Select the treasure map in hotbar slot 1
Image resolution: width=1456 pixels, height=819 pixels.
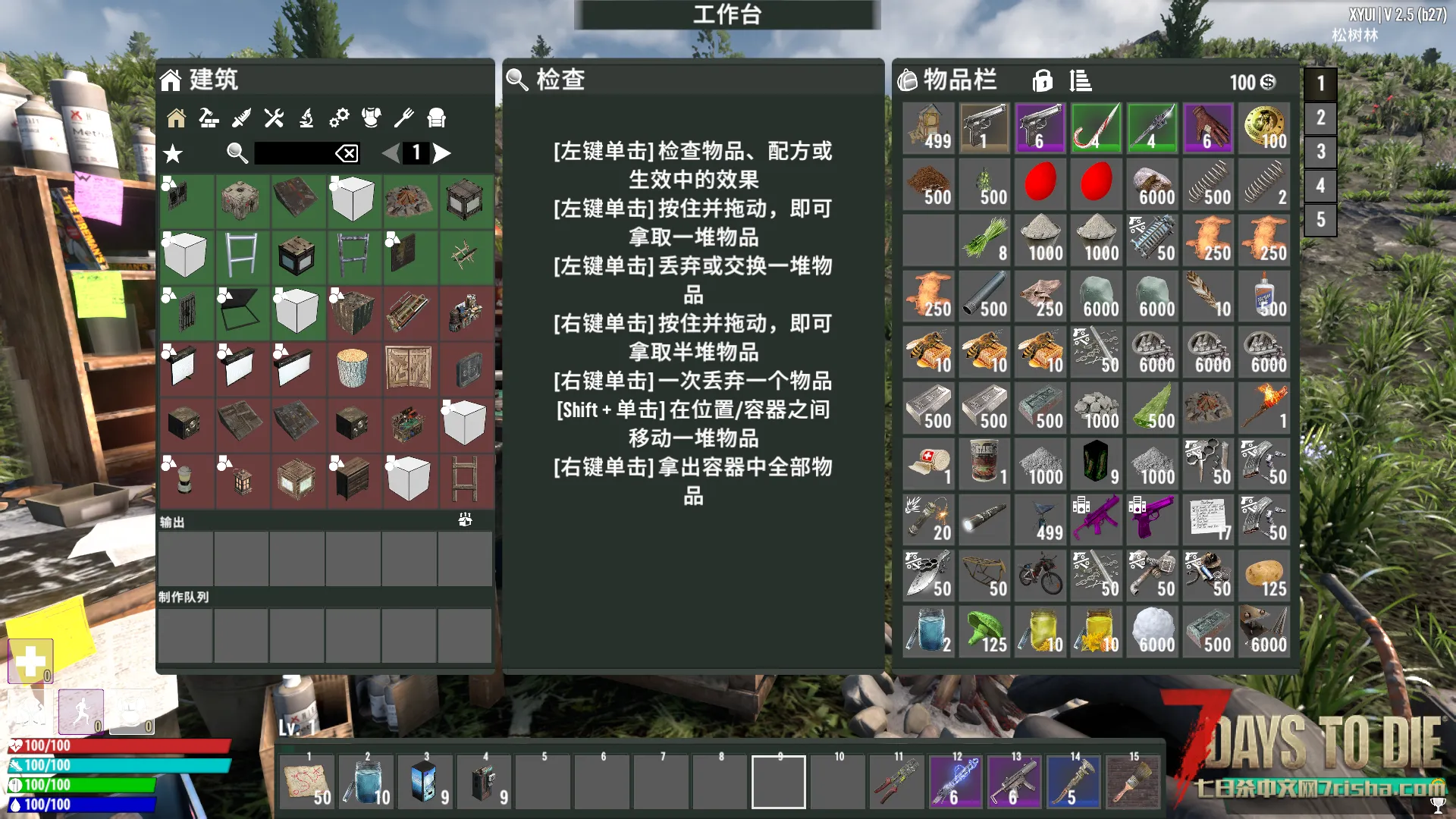(x=308, y=783)
